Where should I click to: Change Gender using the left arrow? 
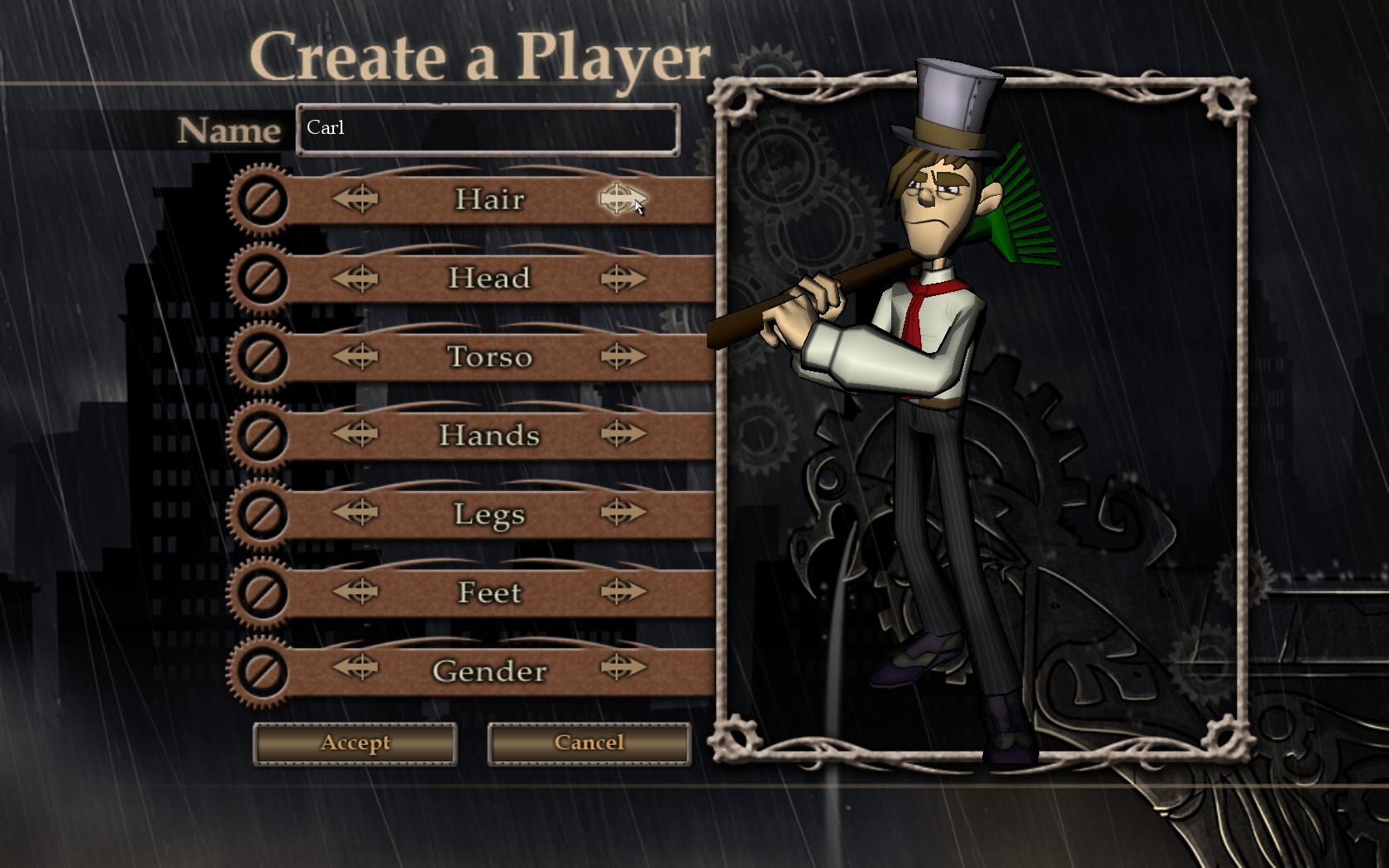[356, 668]
